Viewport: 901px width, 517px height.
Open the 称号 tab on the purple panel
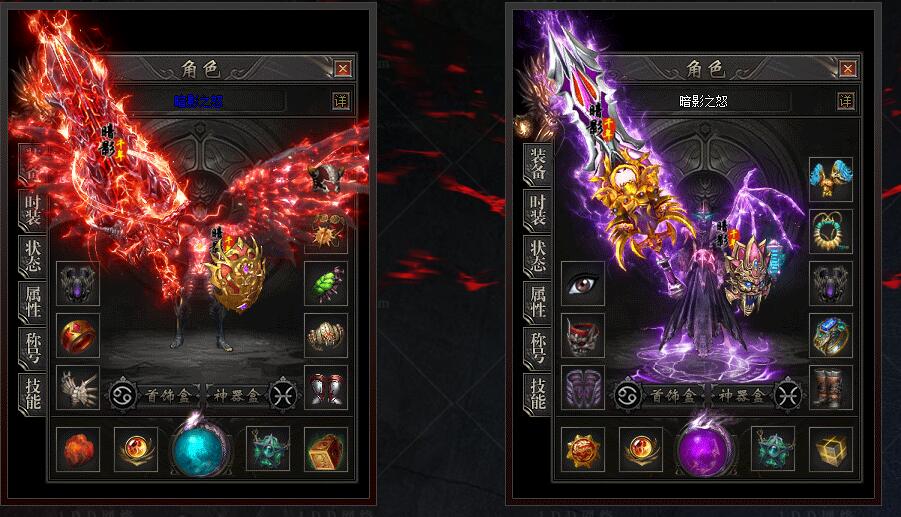538,345
